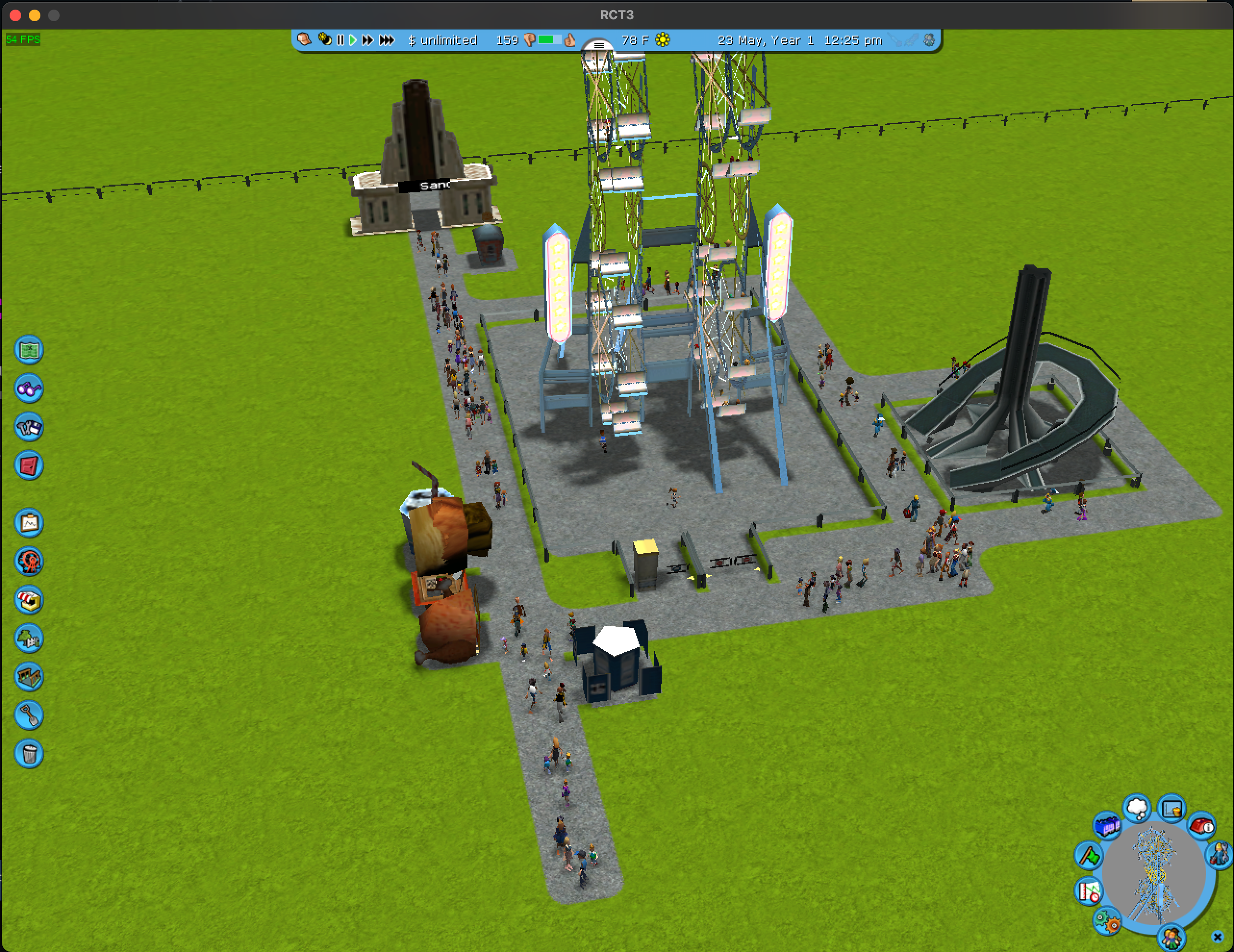Select the terrain shovel tool
This screenshot has height=952, width=1234.
click(x=29, y=715)
